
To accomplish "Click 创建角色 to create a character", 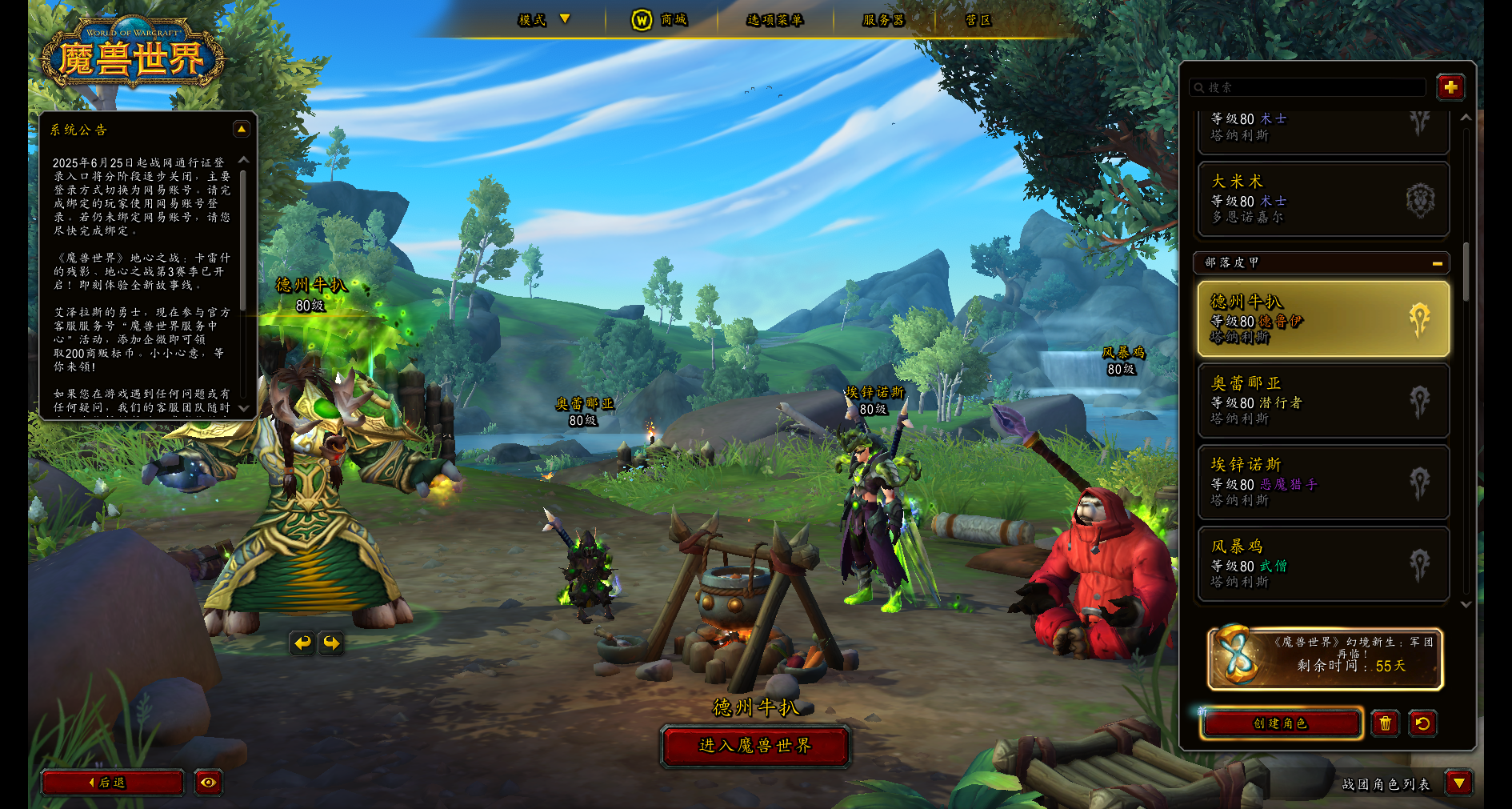I will pyautogui.click(x=1281, y=723).
